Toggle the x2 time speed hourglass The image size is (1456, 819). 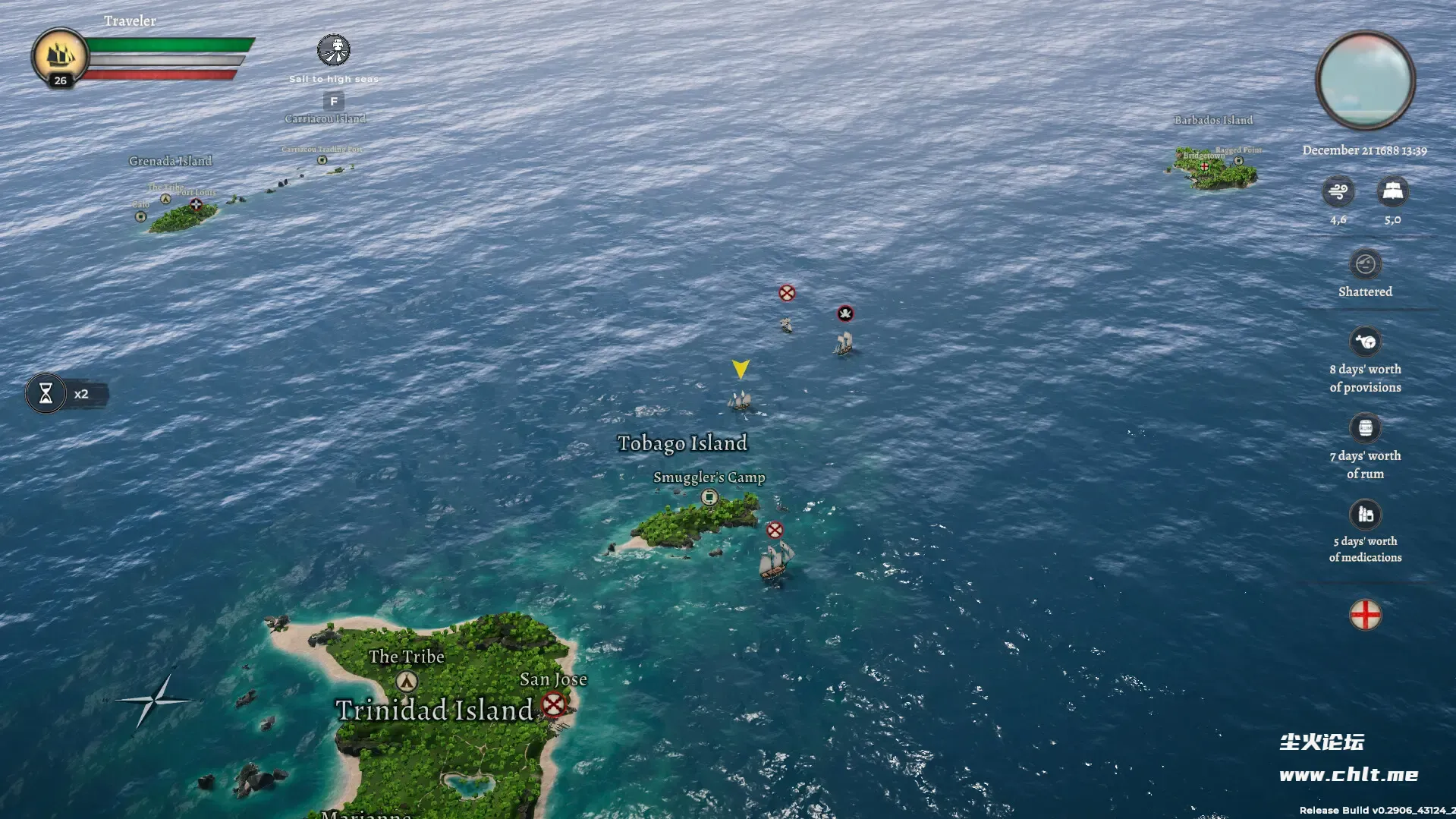pos(46,394)
